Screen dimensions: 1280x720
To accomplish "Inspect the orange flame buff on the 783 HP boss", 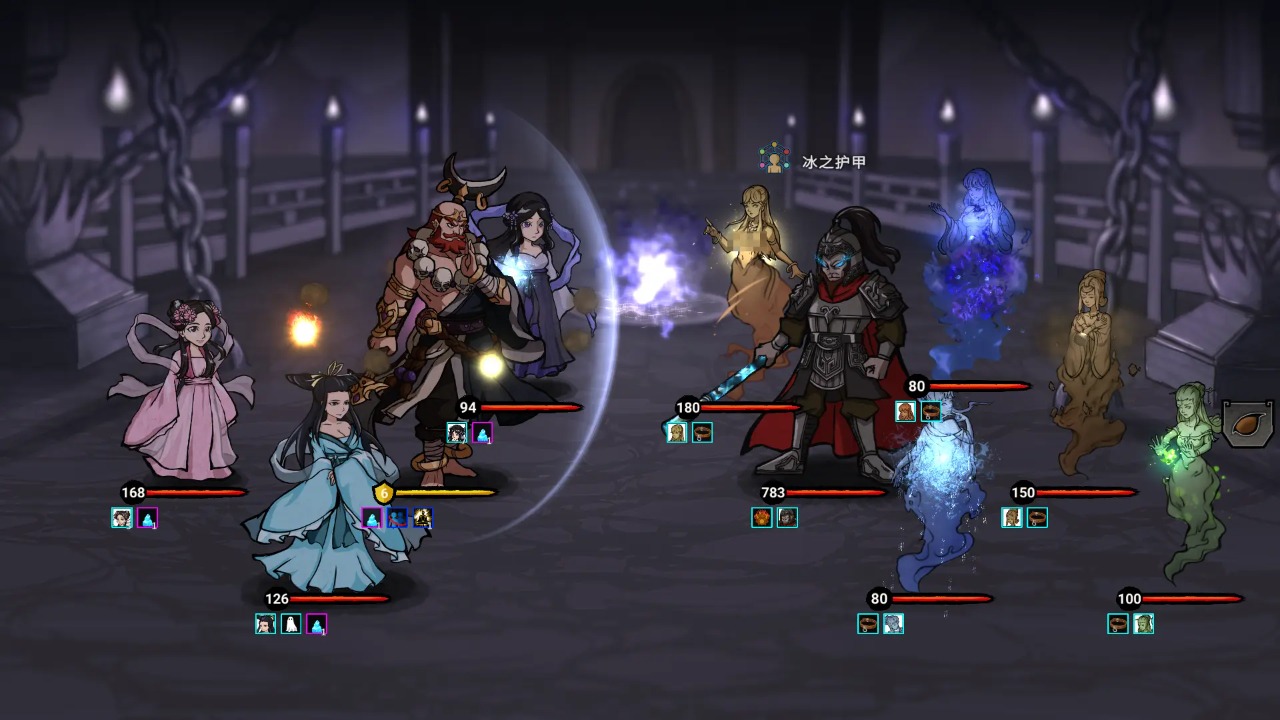I will click(762, 517).
